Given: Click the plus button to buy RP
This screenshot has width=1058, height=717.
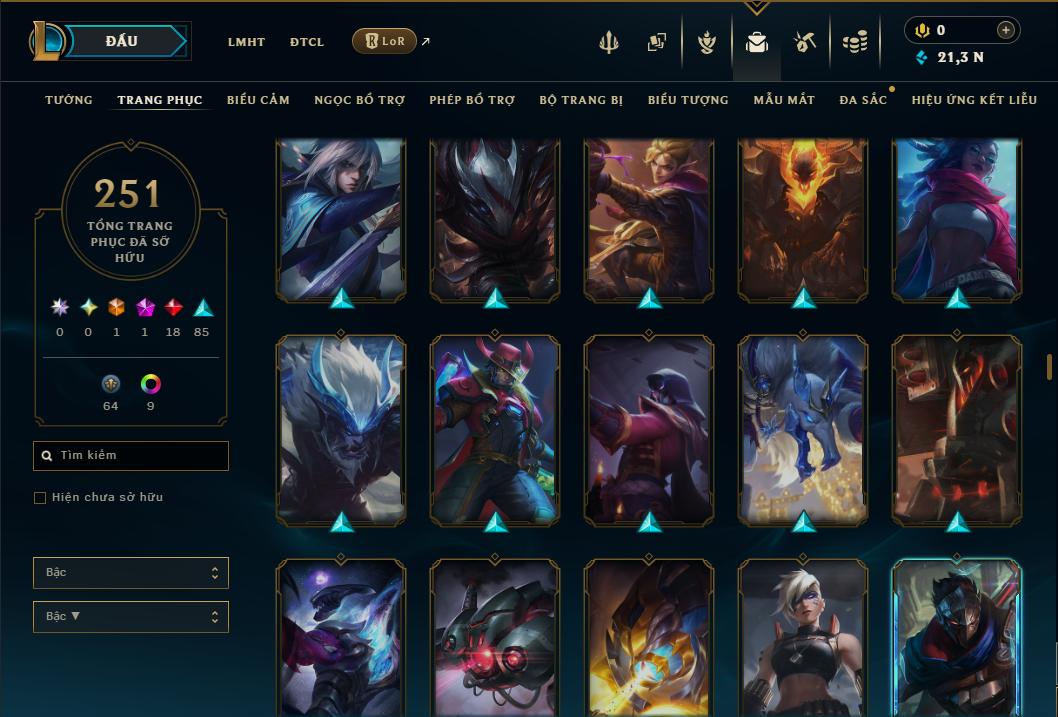Looking at the screenshot, I should 1005,30.
